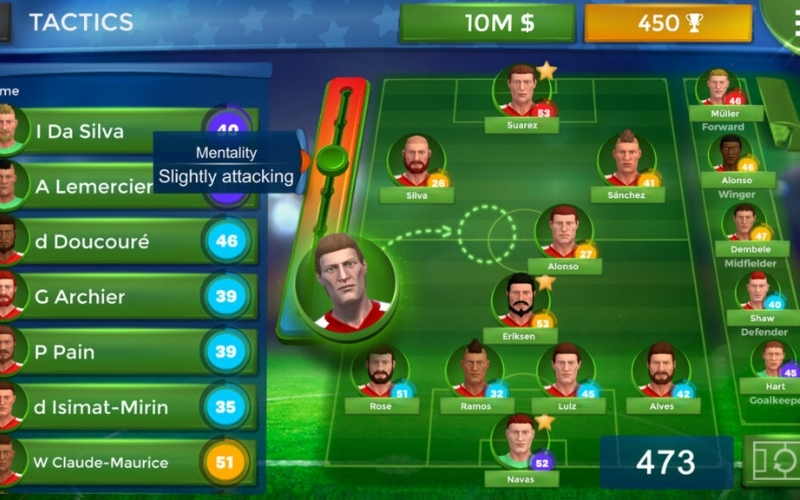800x500 pixels.
Task: Open the formation pitch icon button
Action: (x=772, y=463)
